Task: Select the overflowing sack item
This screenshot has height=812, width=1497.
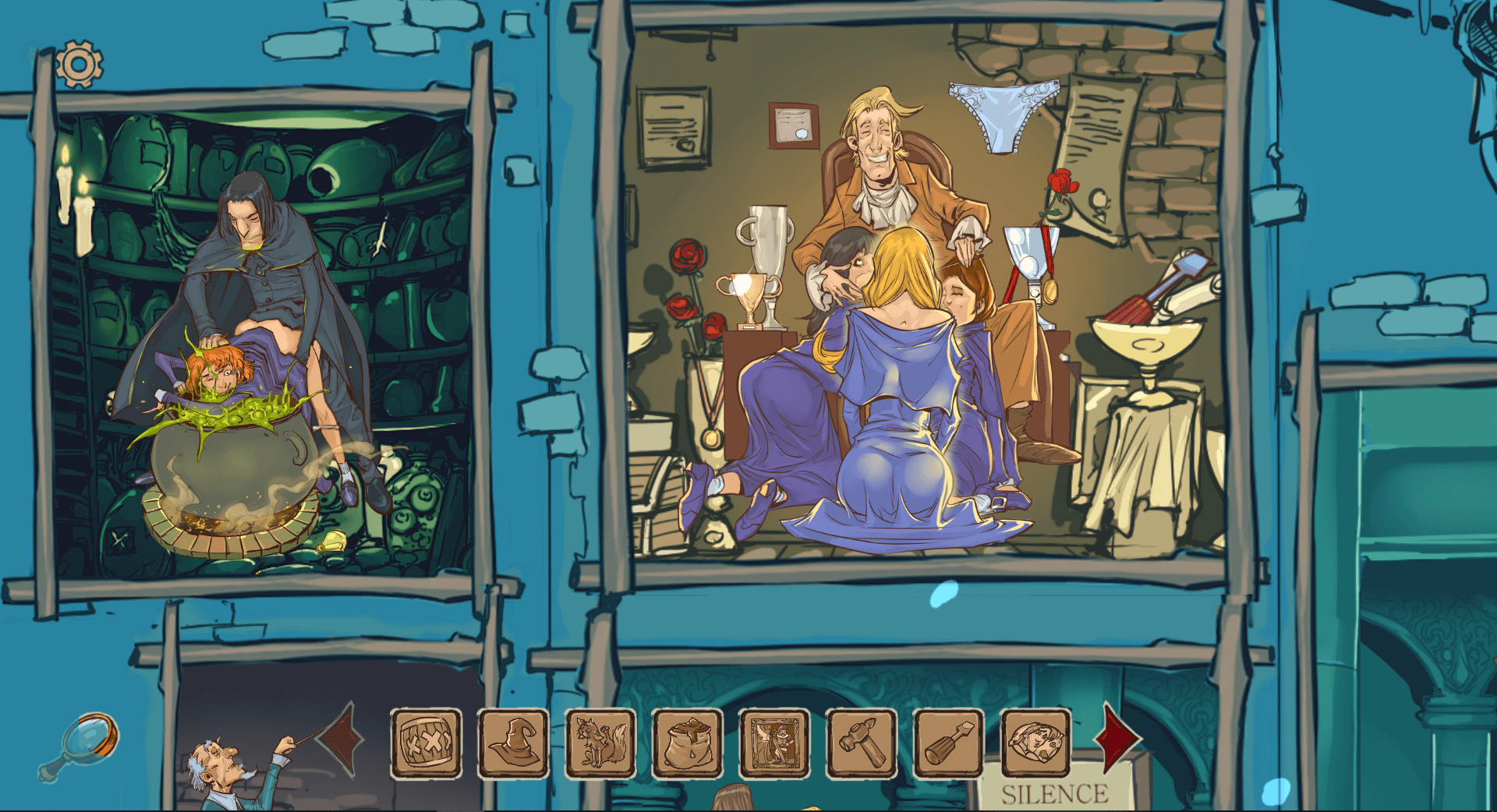Action: tap(687, 743)
